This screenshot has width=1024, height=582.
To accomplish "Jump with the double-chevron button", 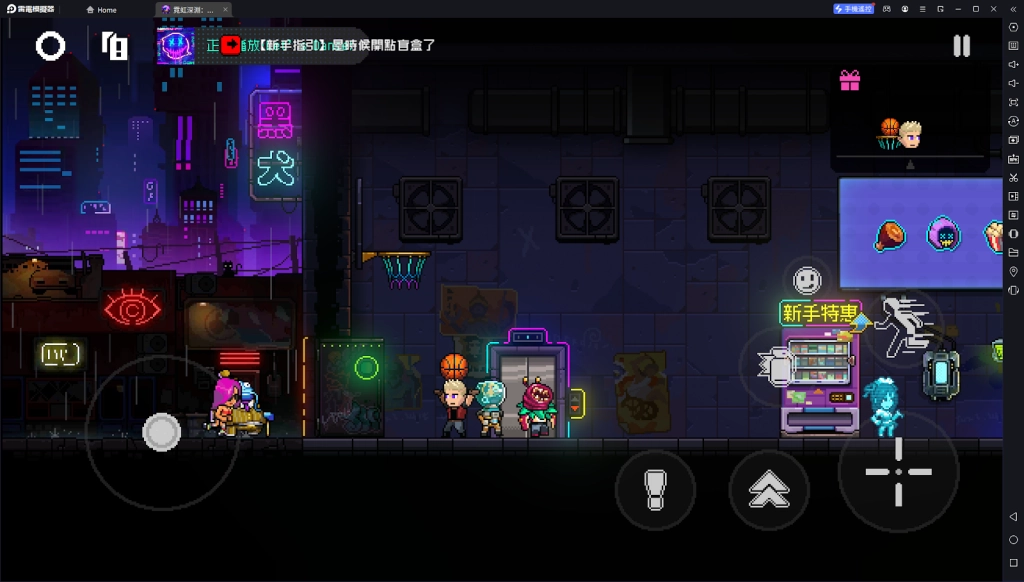I will click(x=769, y=490).
